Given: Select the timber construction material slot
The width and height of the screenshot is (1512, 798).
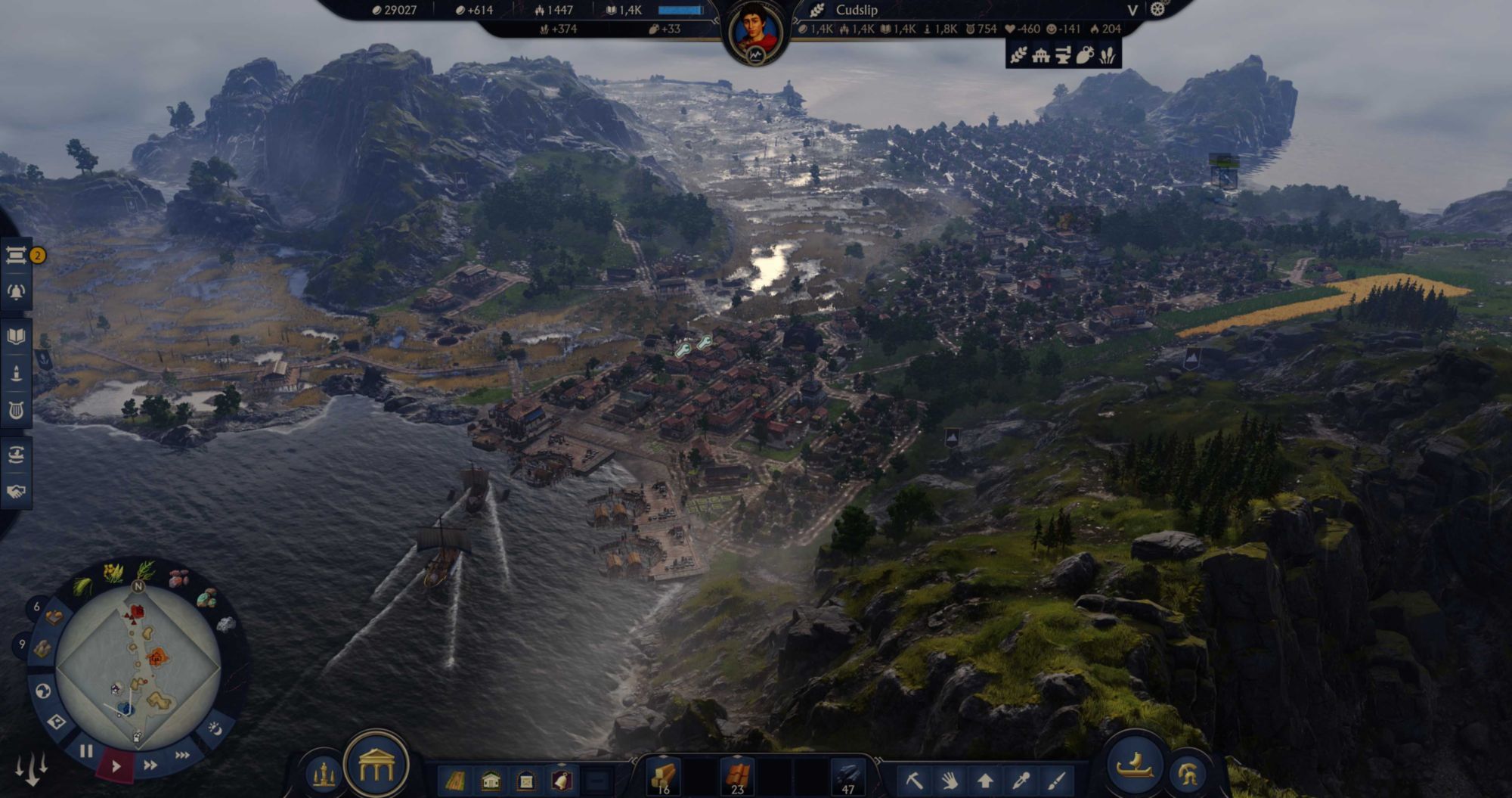Looking at the screenshot, I should [663, 777].
